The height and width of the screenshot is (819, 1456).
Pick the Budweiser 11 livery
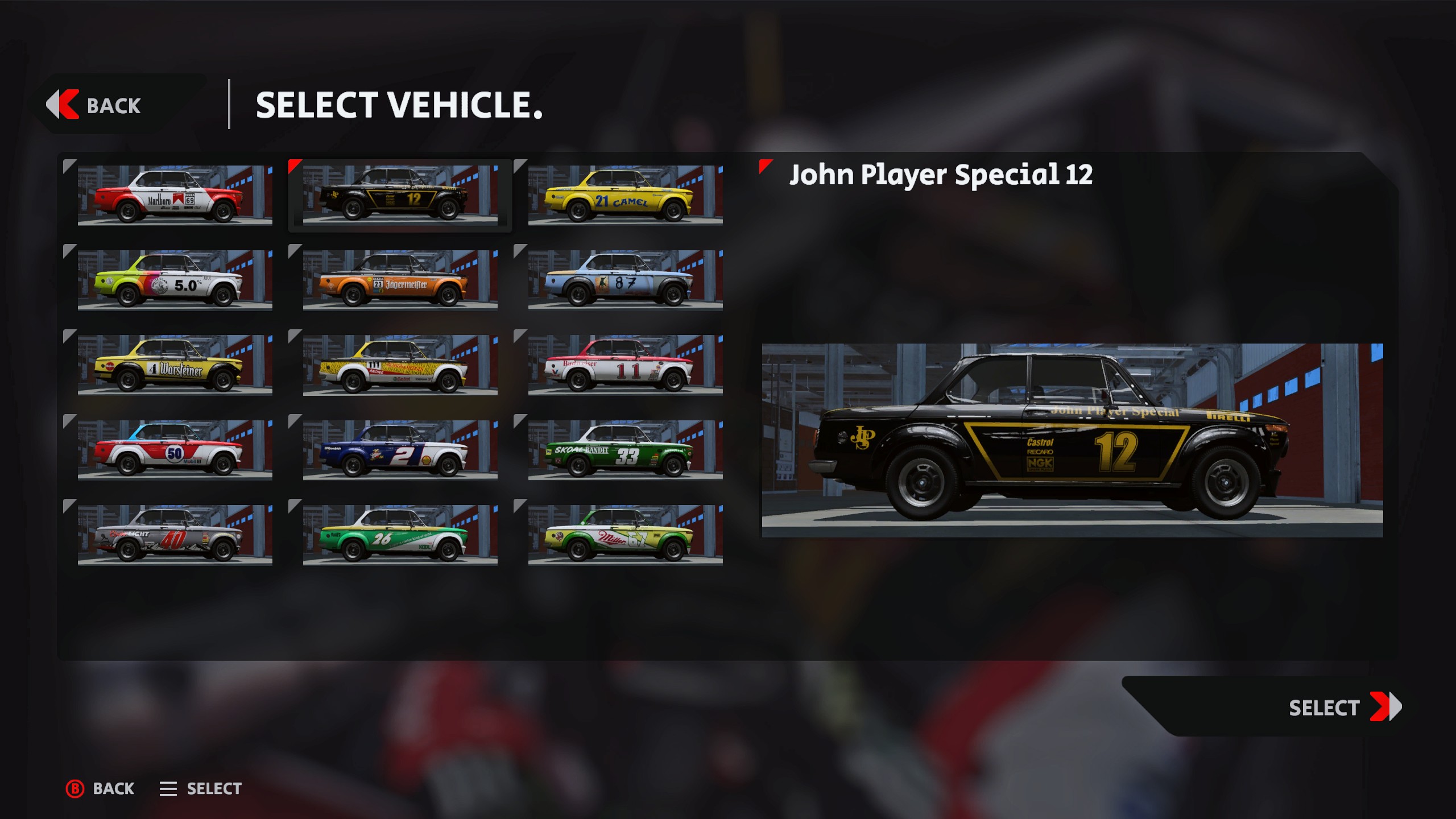625,365
